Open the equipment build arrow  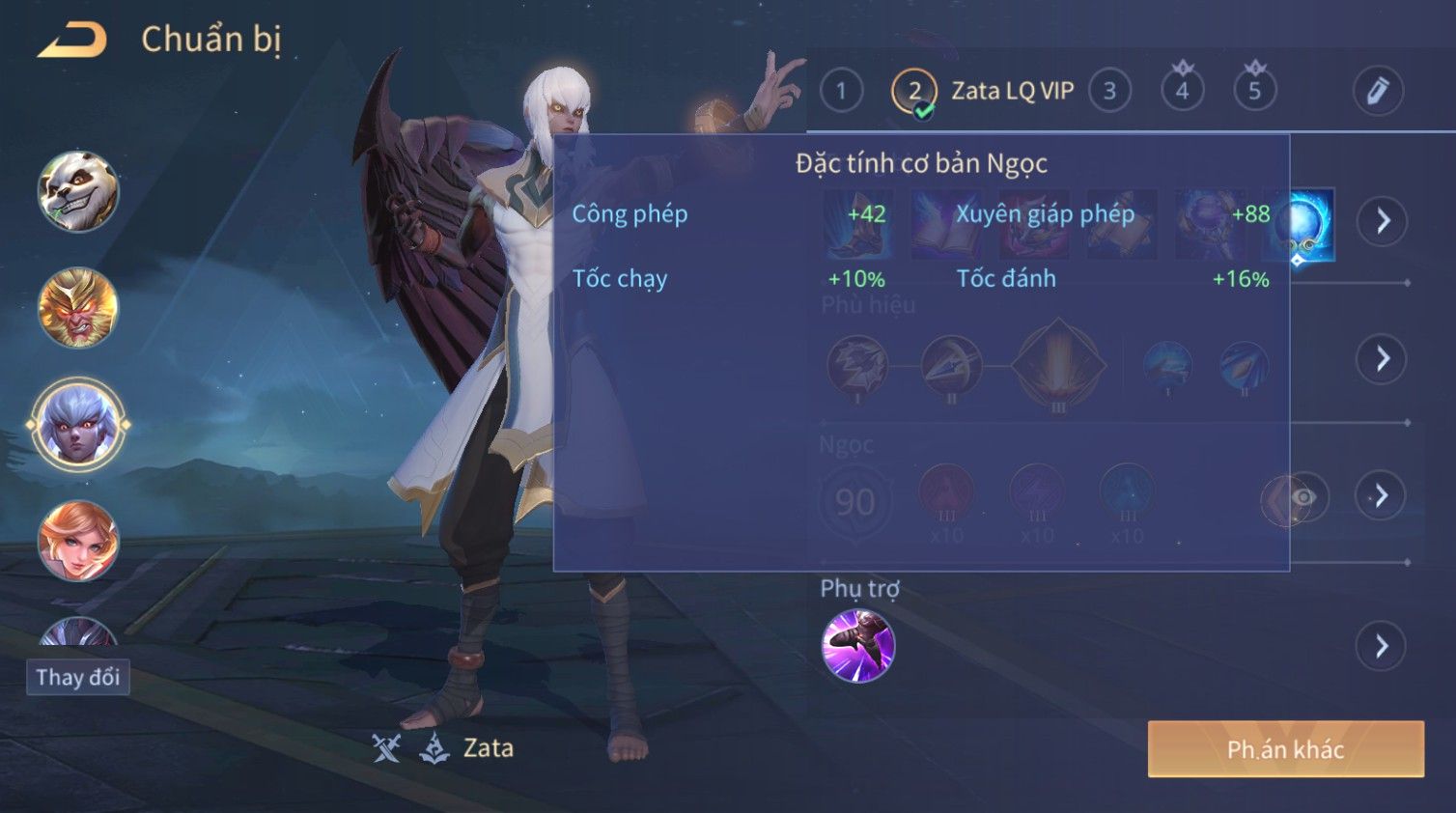tap(1383, 222)
